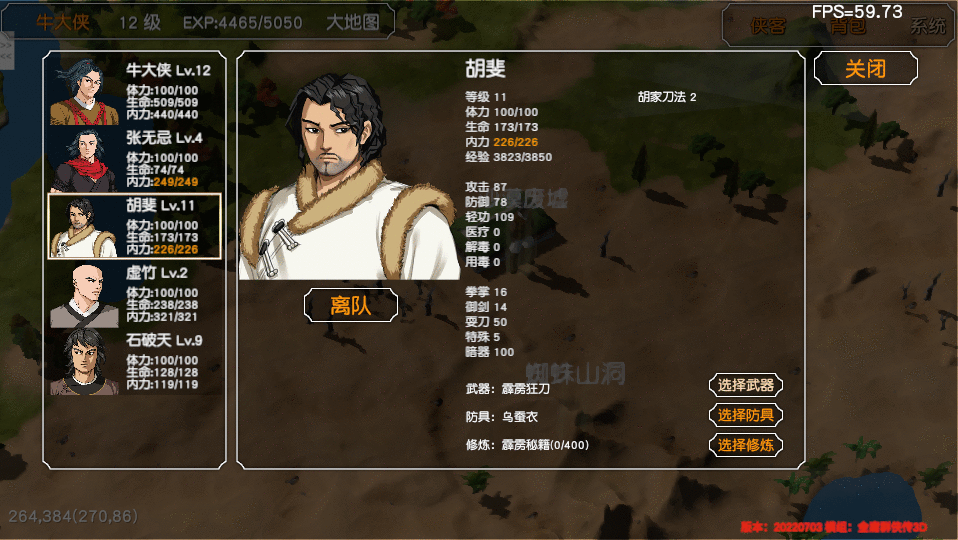Select party member 石破天 Lv.9
The width and height of the screenshot is (958, 540).
[134, 362]
